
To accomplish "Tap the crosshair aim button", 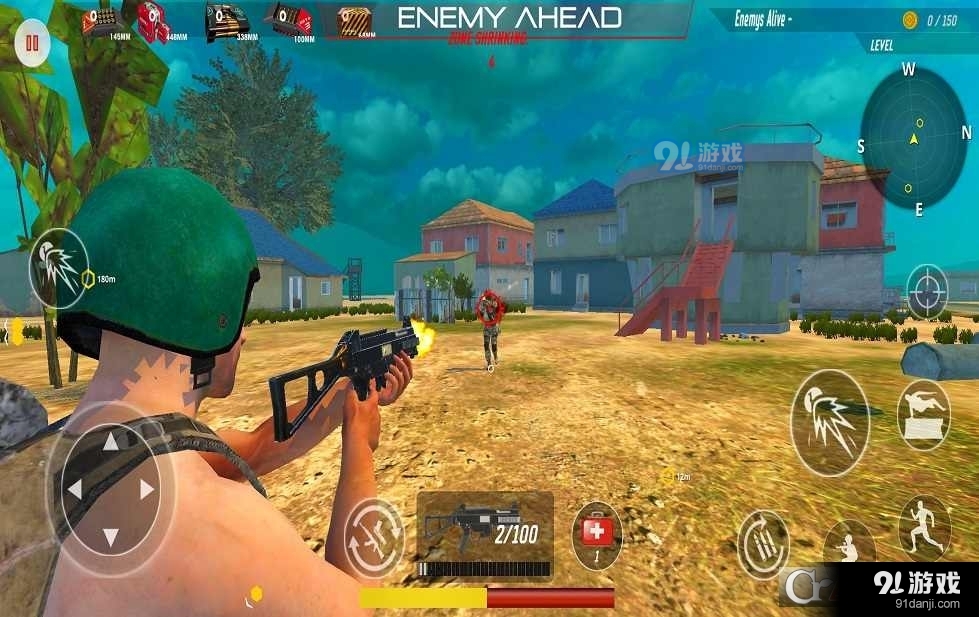I will click(927, 291).
